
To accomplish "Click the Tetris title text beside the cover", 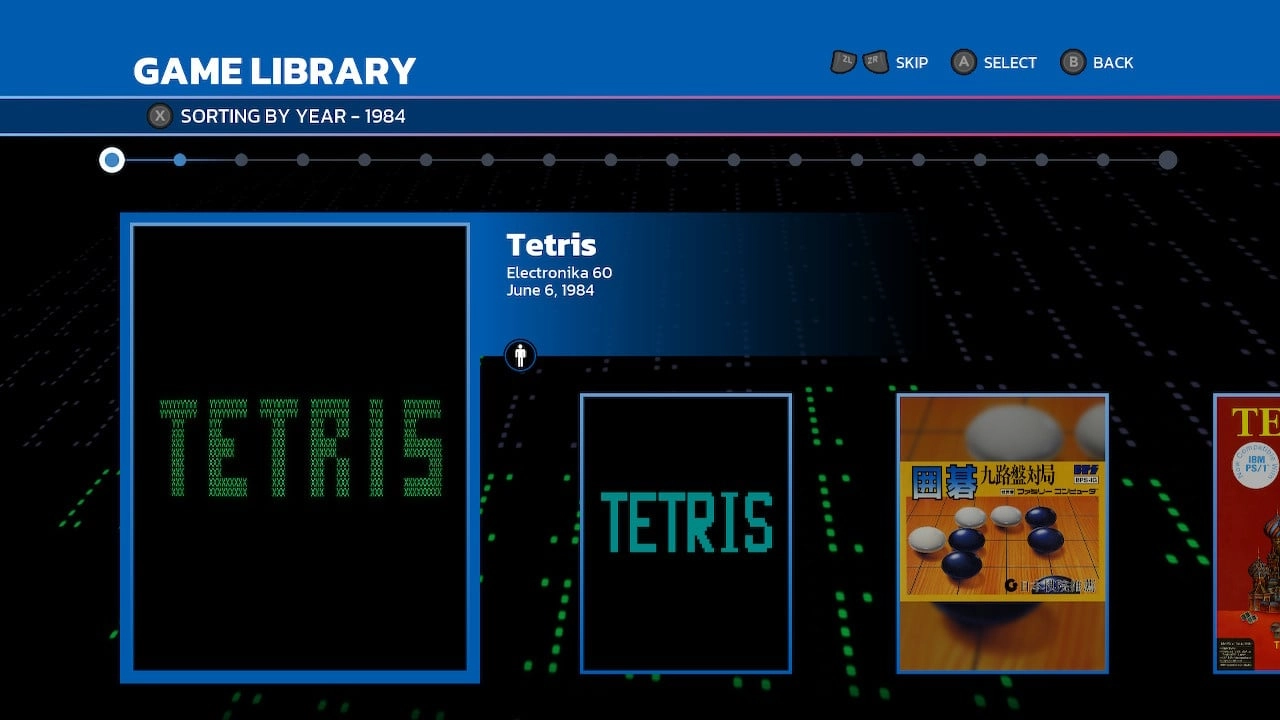I will pos(551,244).
